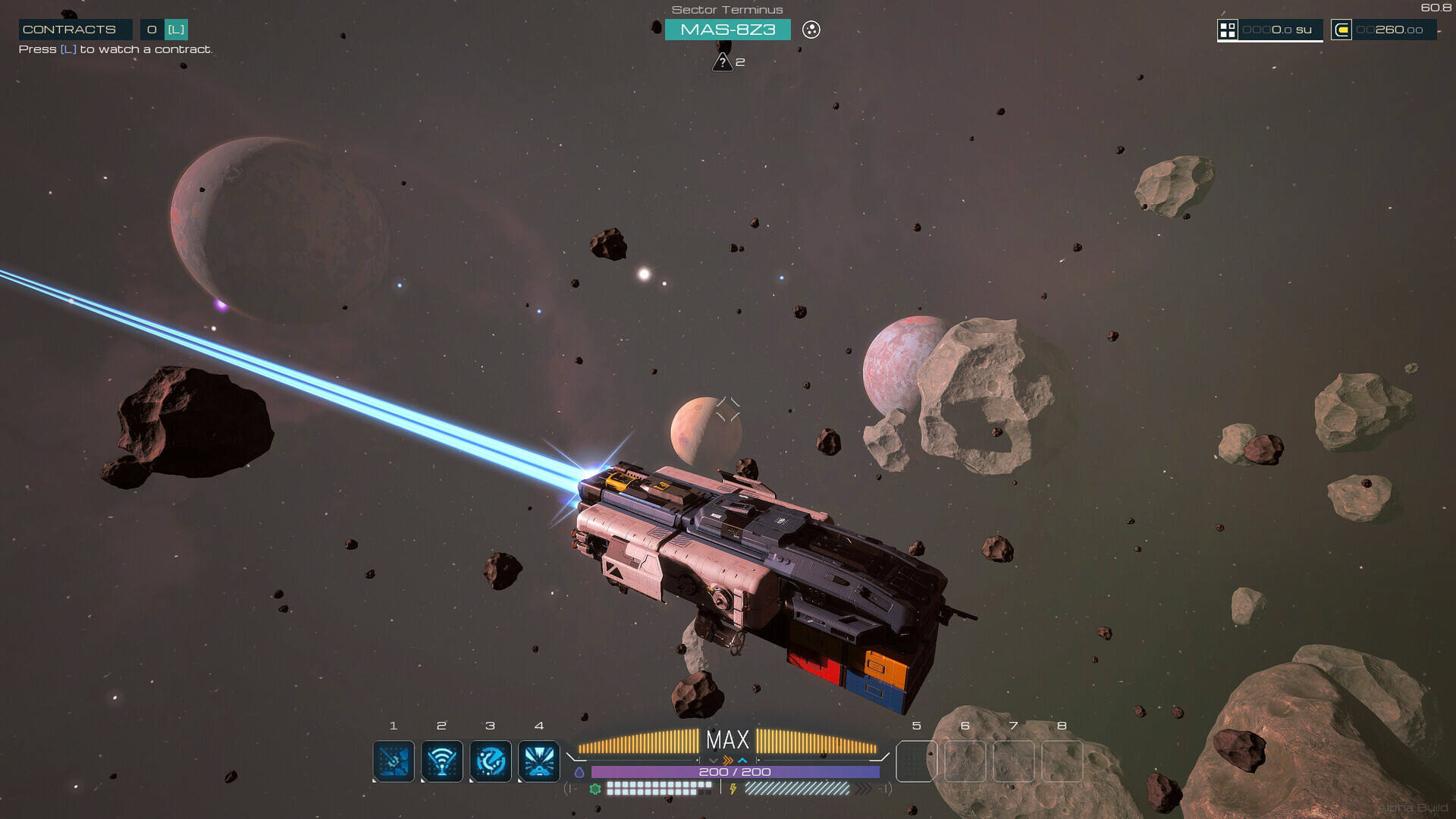
Task: Click the yellow credits icon
Action: point(1341,30)
